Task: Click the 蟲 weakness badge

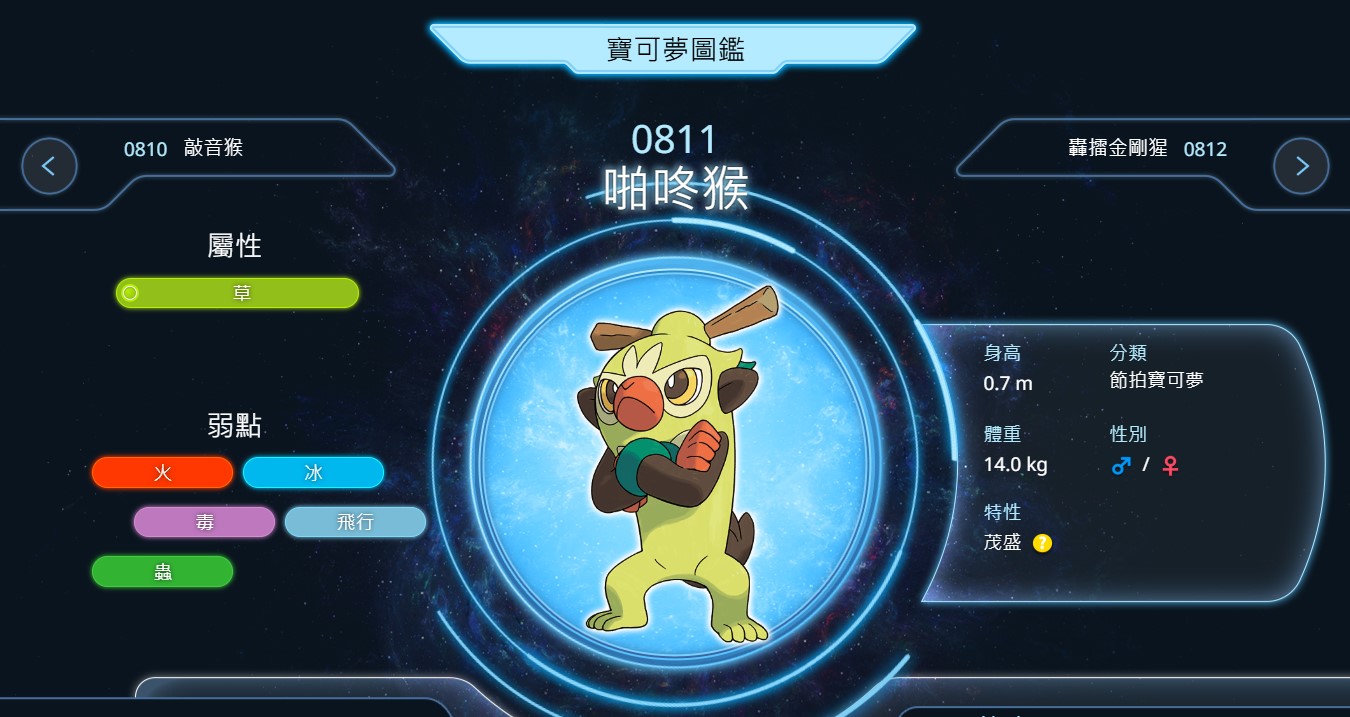Action: tap(162, 572)
